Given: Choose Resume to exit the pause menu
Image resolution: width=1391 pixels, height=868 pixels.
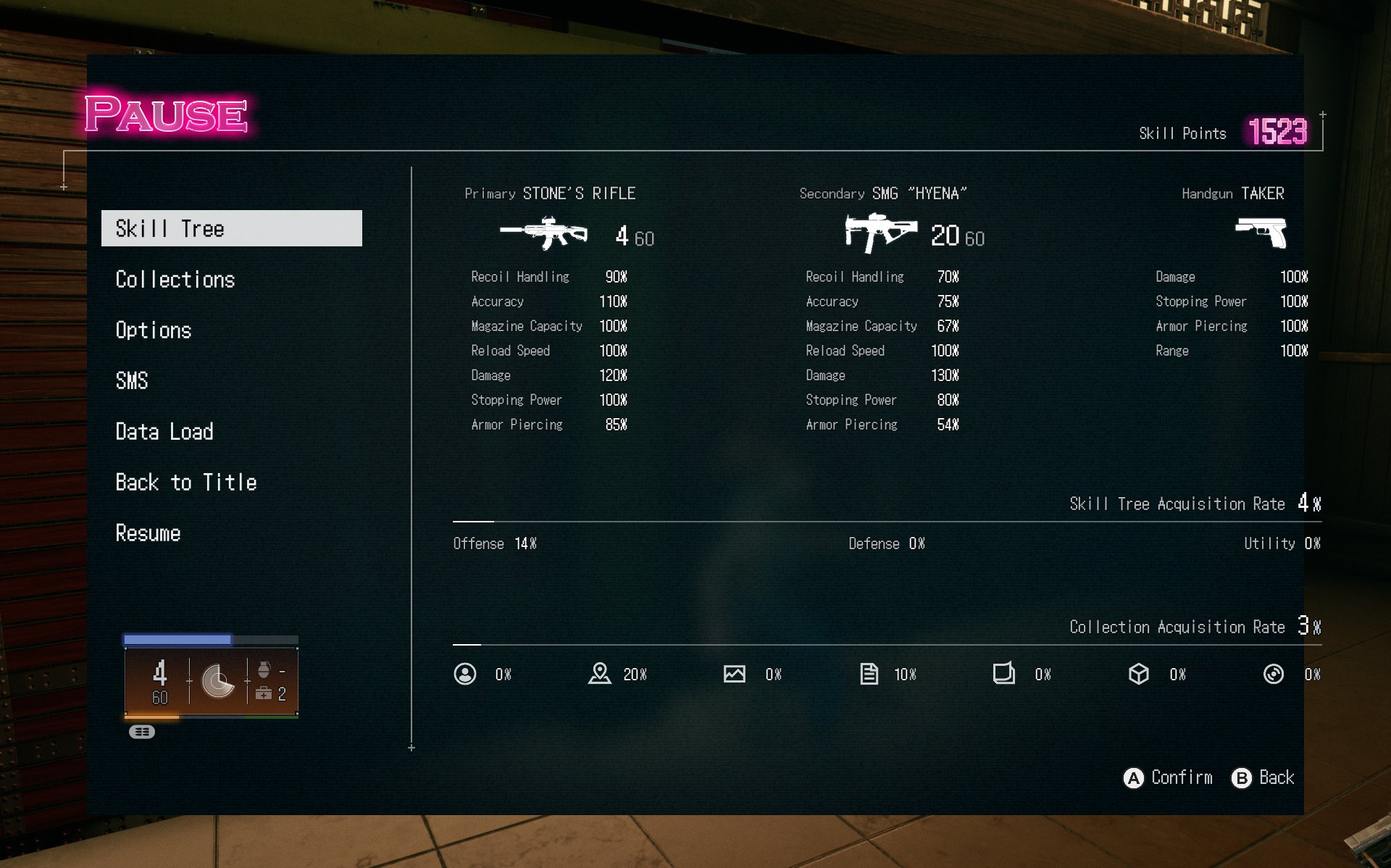Looking at the screenshot, I should pyautogui.click(x=148, y=533).
